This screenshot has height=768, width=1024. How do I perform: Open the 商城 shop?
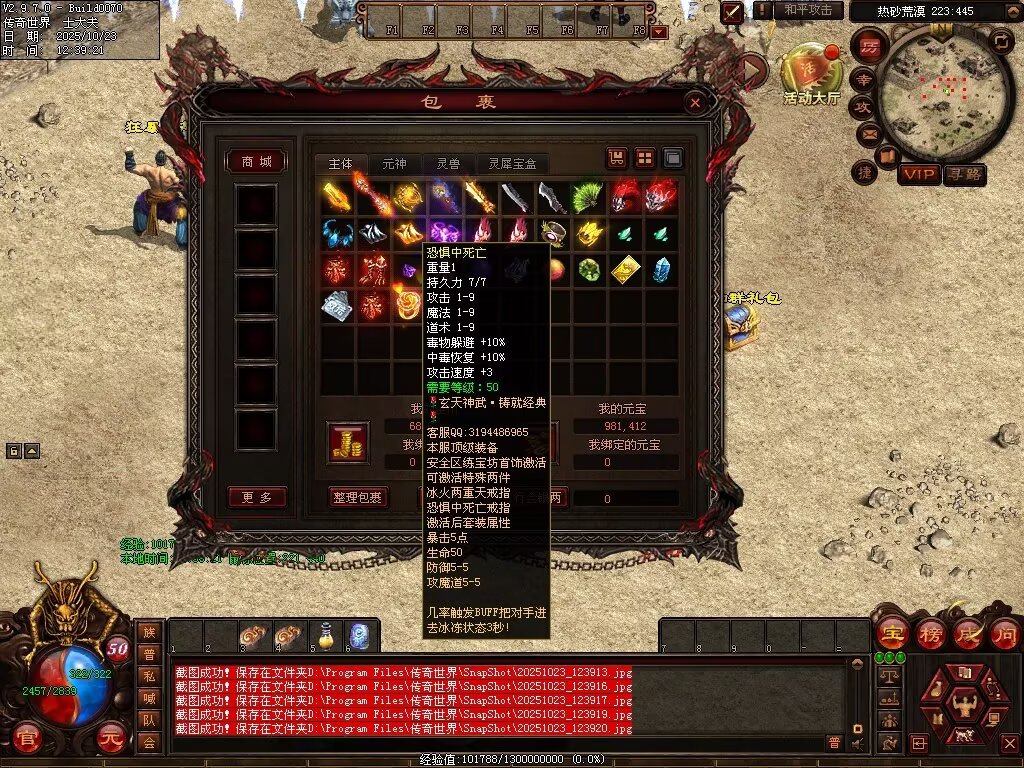click(257, 162)
